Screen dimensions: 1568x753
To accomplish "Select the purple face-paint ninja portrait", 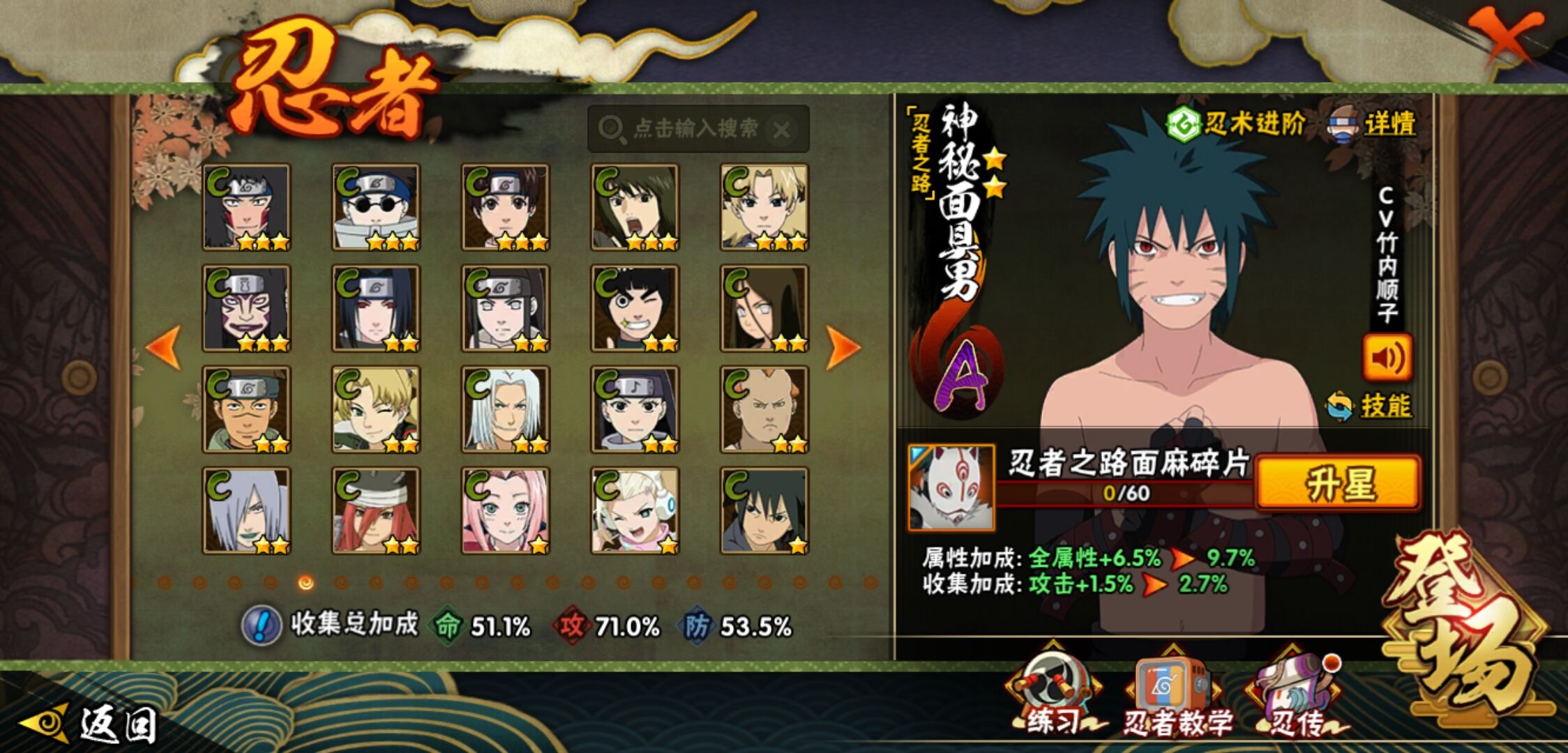I will 246,308.
